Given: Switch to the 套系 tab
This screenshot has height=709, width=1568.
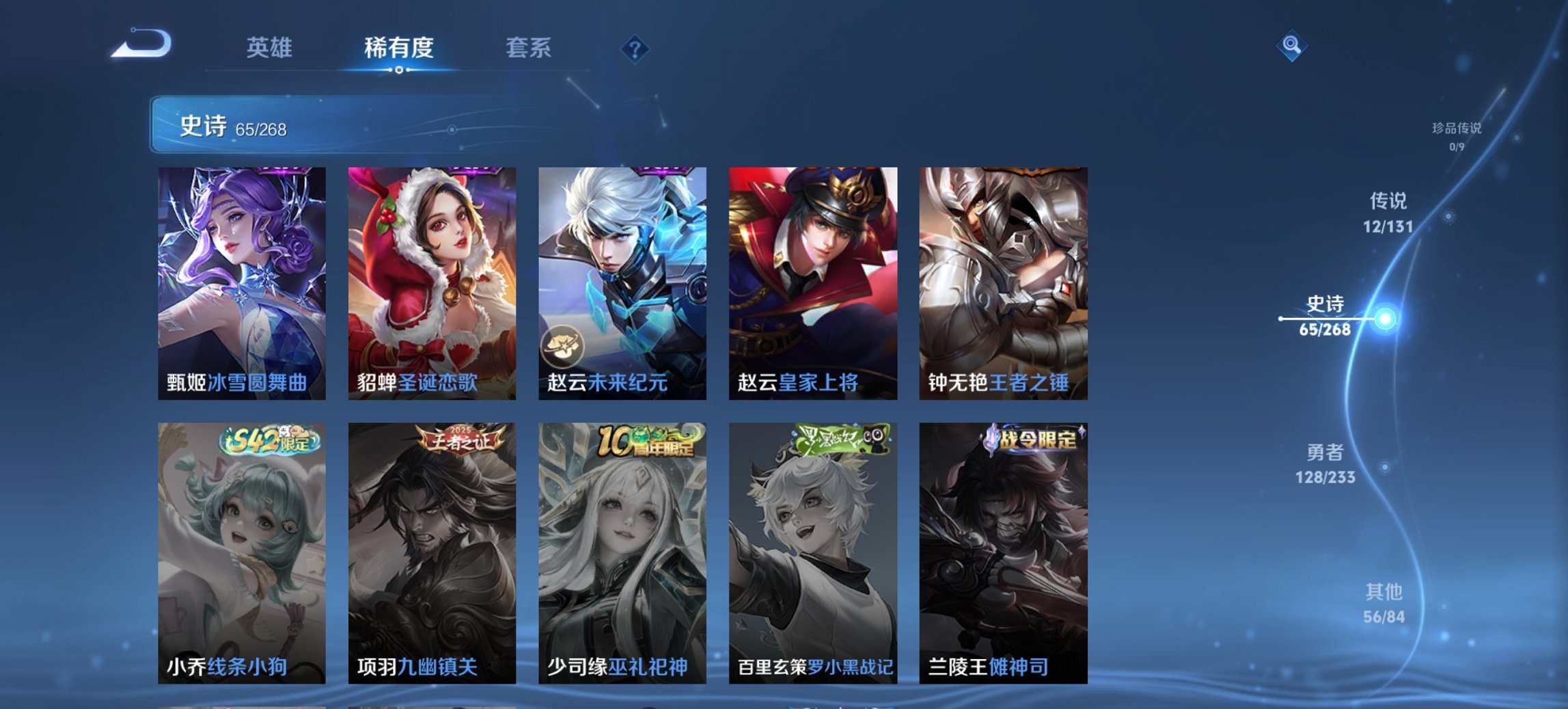Looking at the screenshot, I should click(x=528, y=48).
